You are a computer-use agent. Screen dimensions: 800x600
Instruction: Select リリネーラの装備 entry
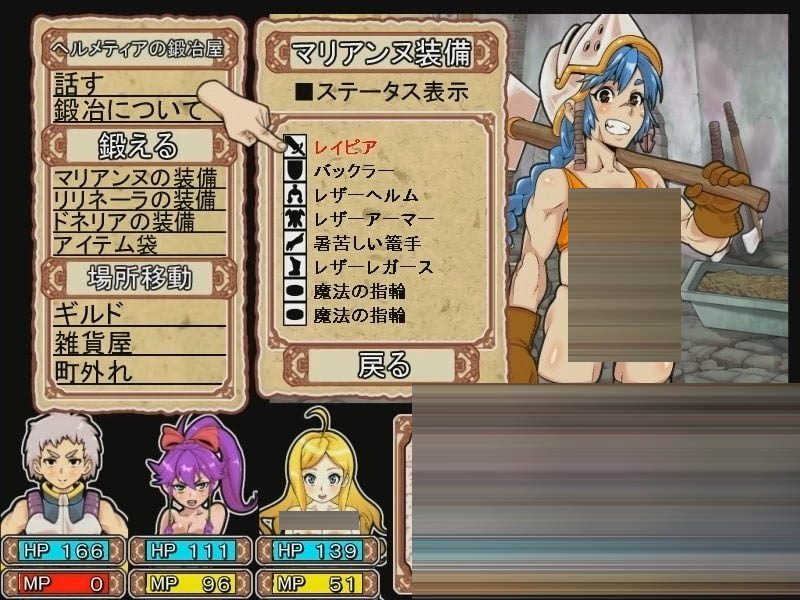tap(137, 200)
